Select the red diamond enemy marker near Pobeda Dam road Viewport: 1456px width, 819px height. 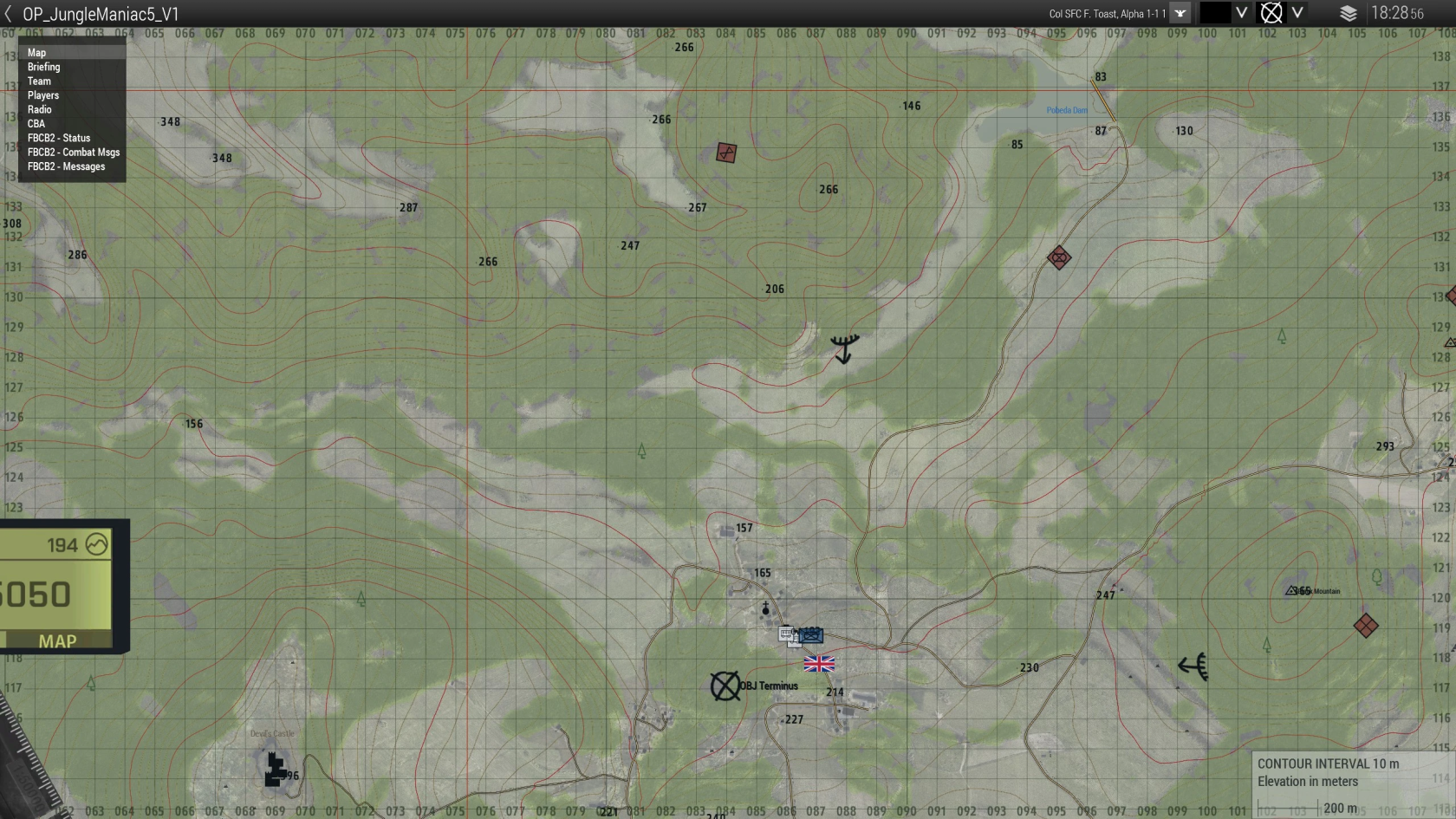tap(1059, 257)
